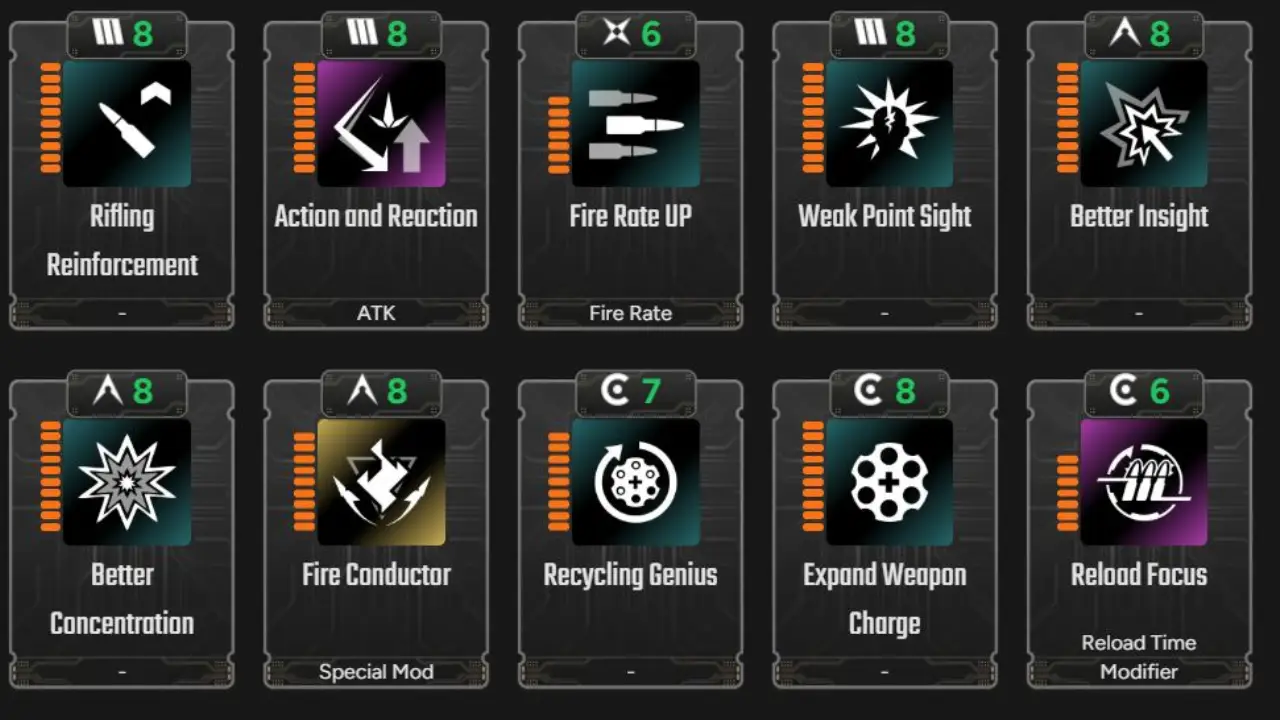Click the Reload Time Modifier text on Reload Focus
1280x720 pixels.
[1138, 656]
